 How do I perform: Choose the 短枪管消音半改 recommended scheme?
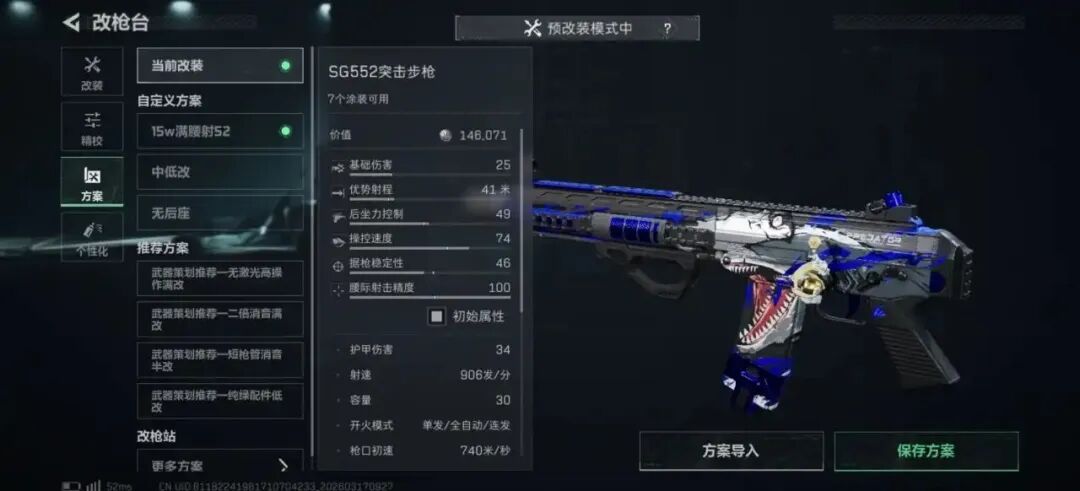pyautogui.click(x=220, y=360)
